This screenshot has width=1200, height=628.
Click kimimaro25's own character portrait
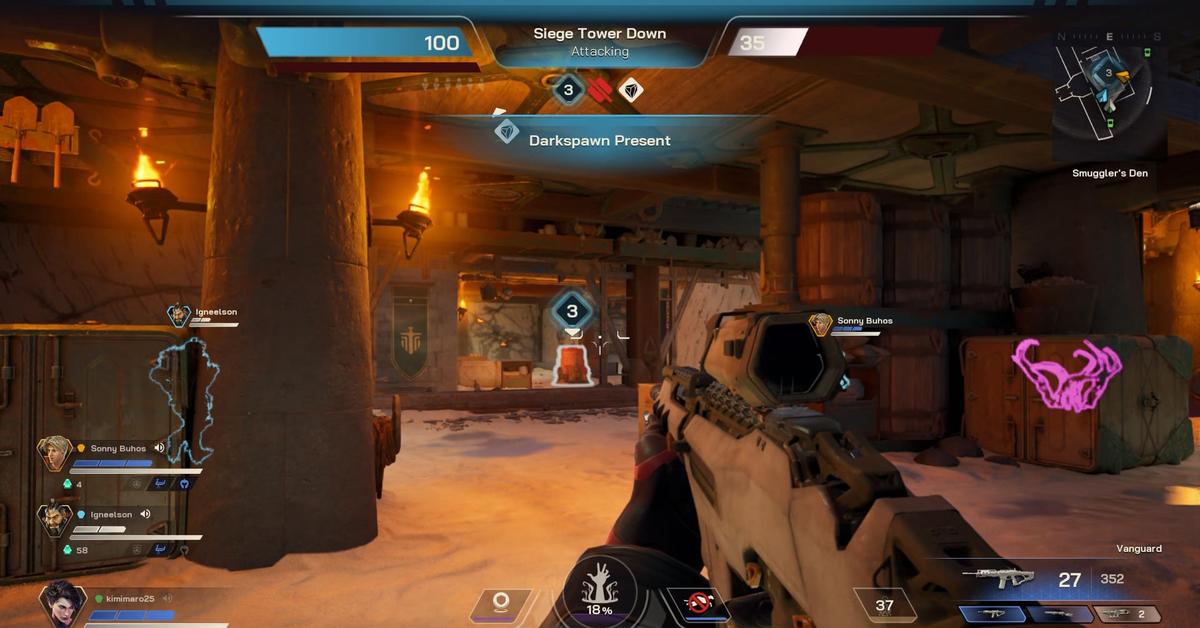pyautogui.click(x=61, y=604)
